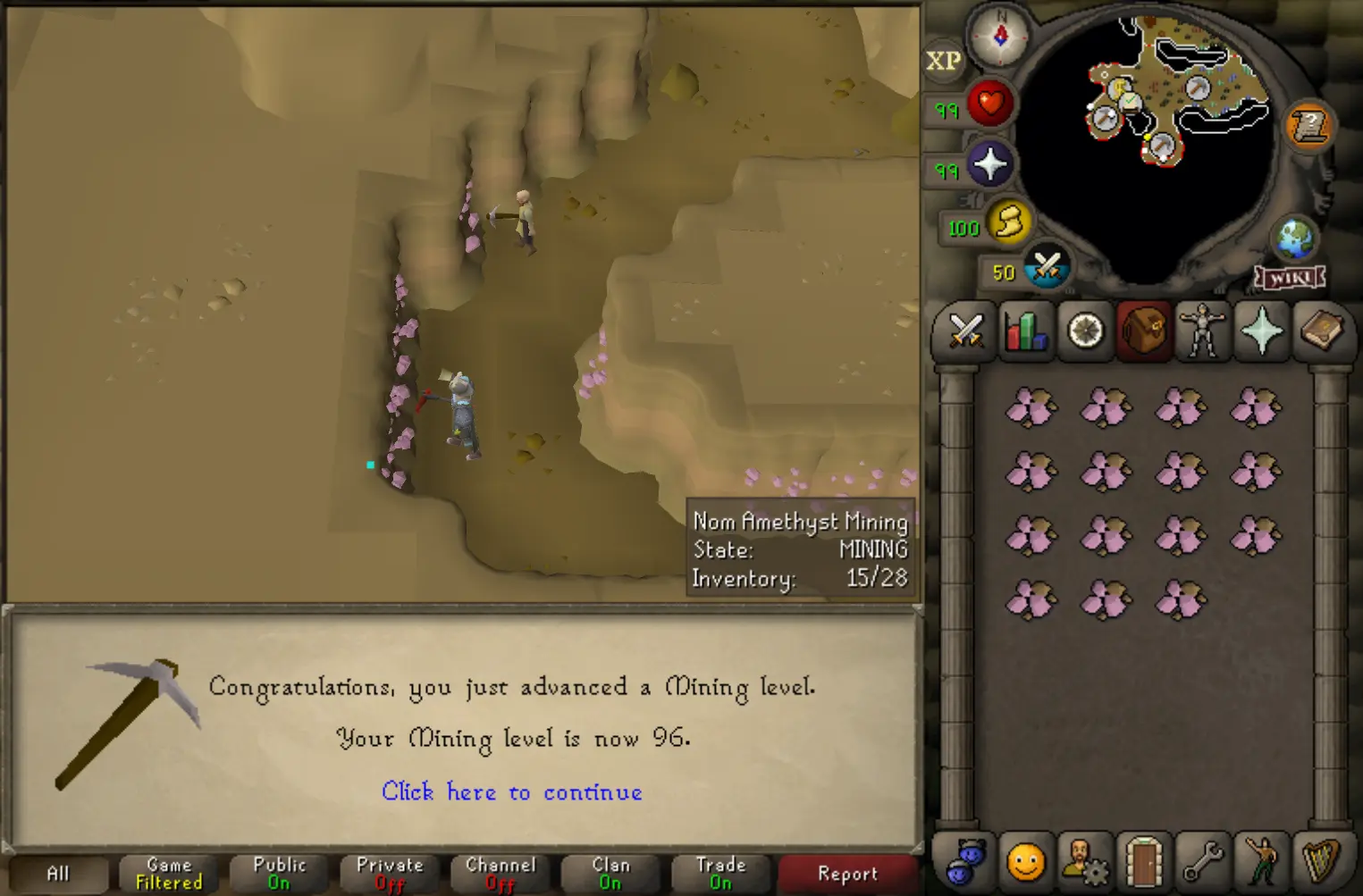Toggle Trade chat off
The height and width of the screenshot is (896, 1363).
[x=720, y=873]
